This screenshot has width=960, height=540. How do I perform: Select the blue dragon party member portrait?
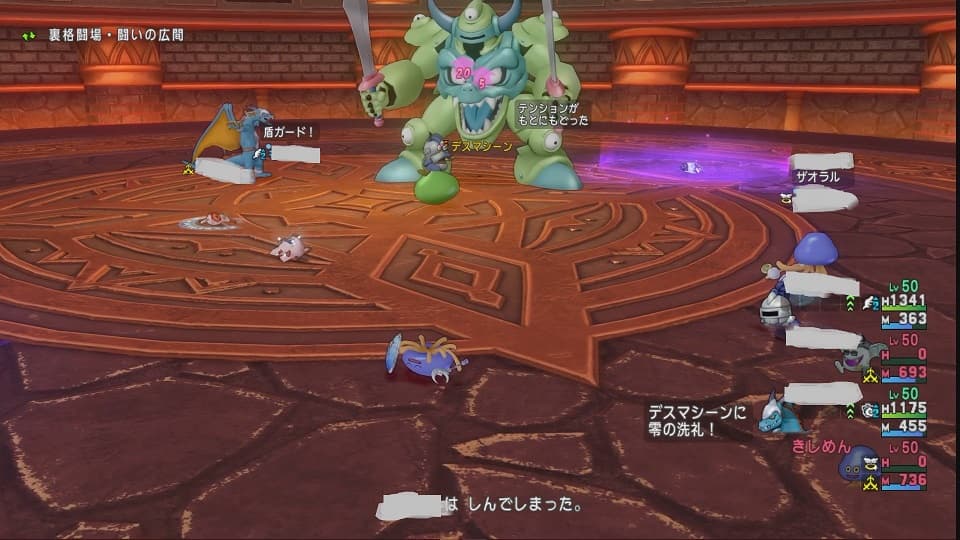tap(776, 414)
